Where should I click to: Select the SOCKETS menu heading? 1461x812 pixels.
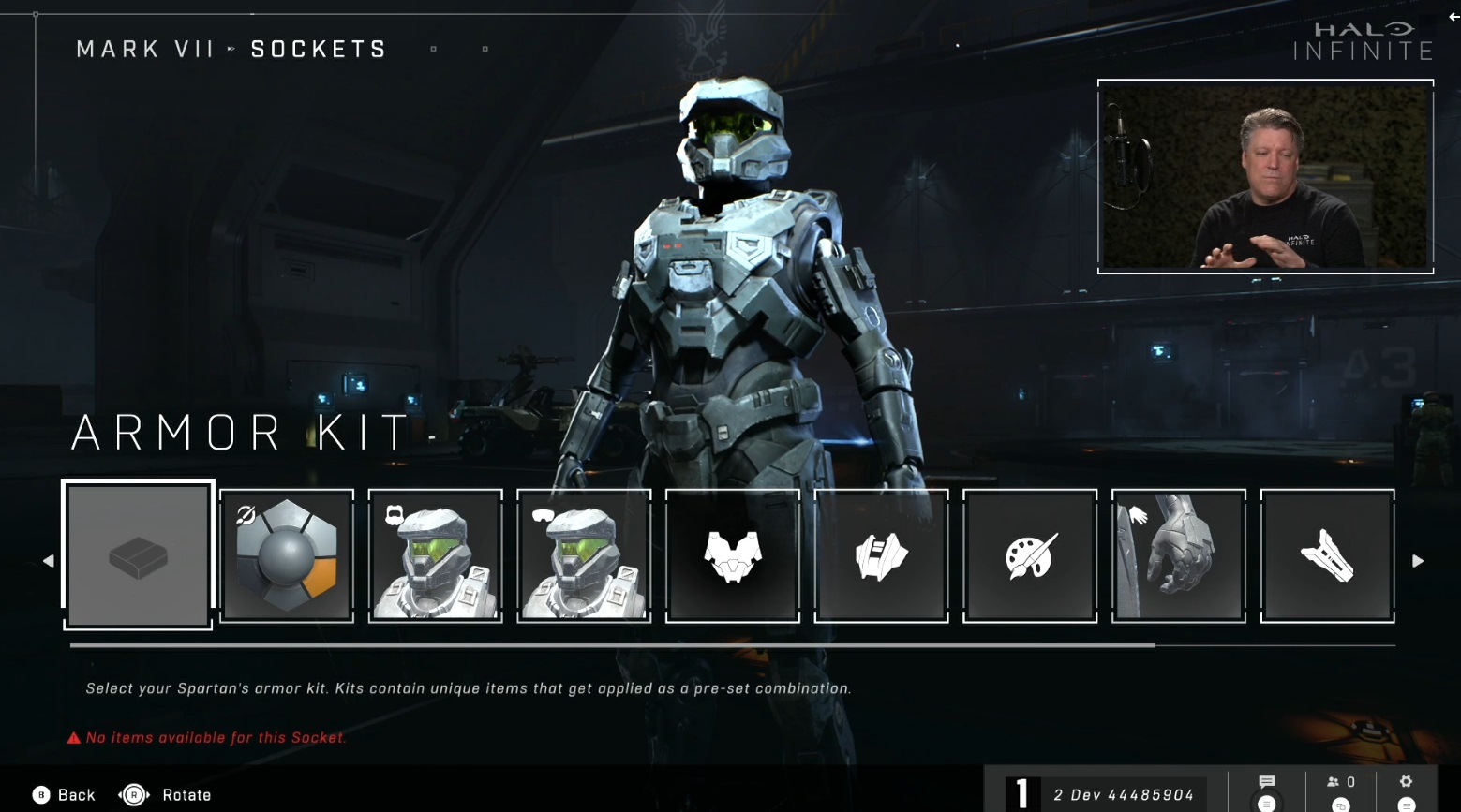coord(318,49)
